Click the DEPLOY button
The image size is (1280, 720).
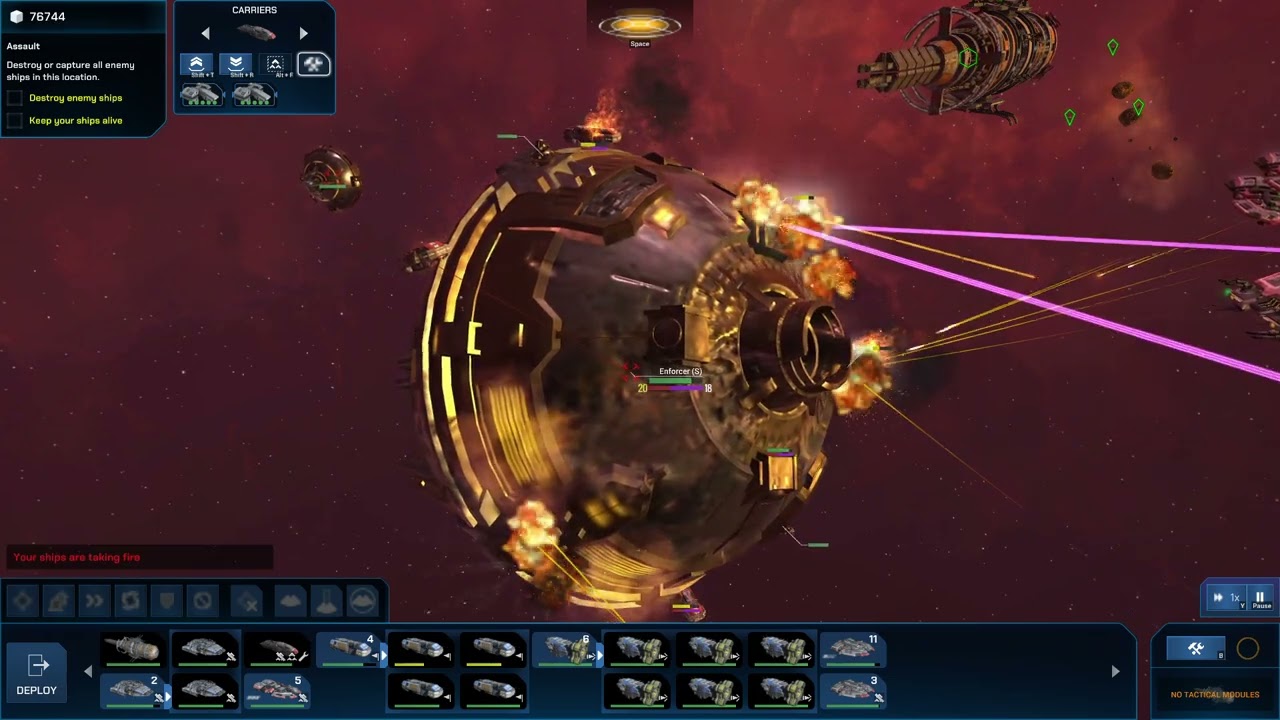tap(37, 673)
